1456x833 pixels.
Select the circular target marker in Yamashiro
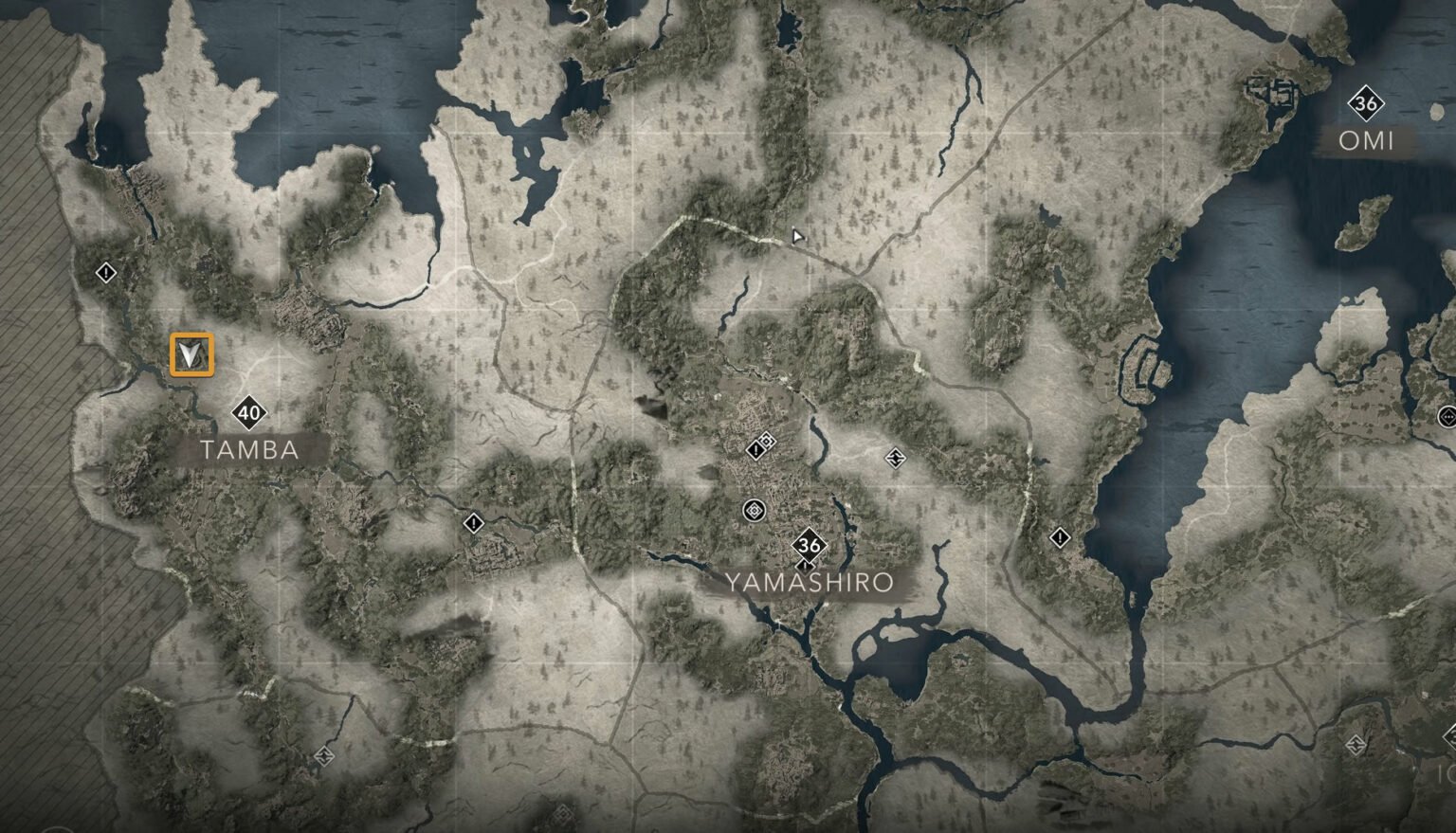tap(753, 510)
